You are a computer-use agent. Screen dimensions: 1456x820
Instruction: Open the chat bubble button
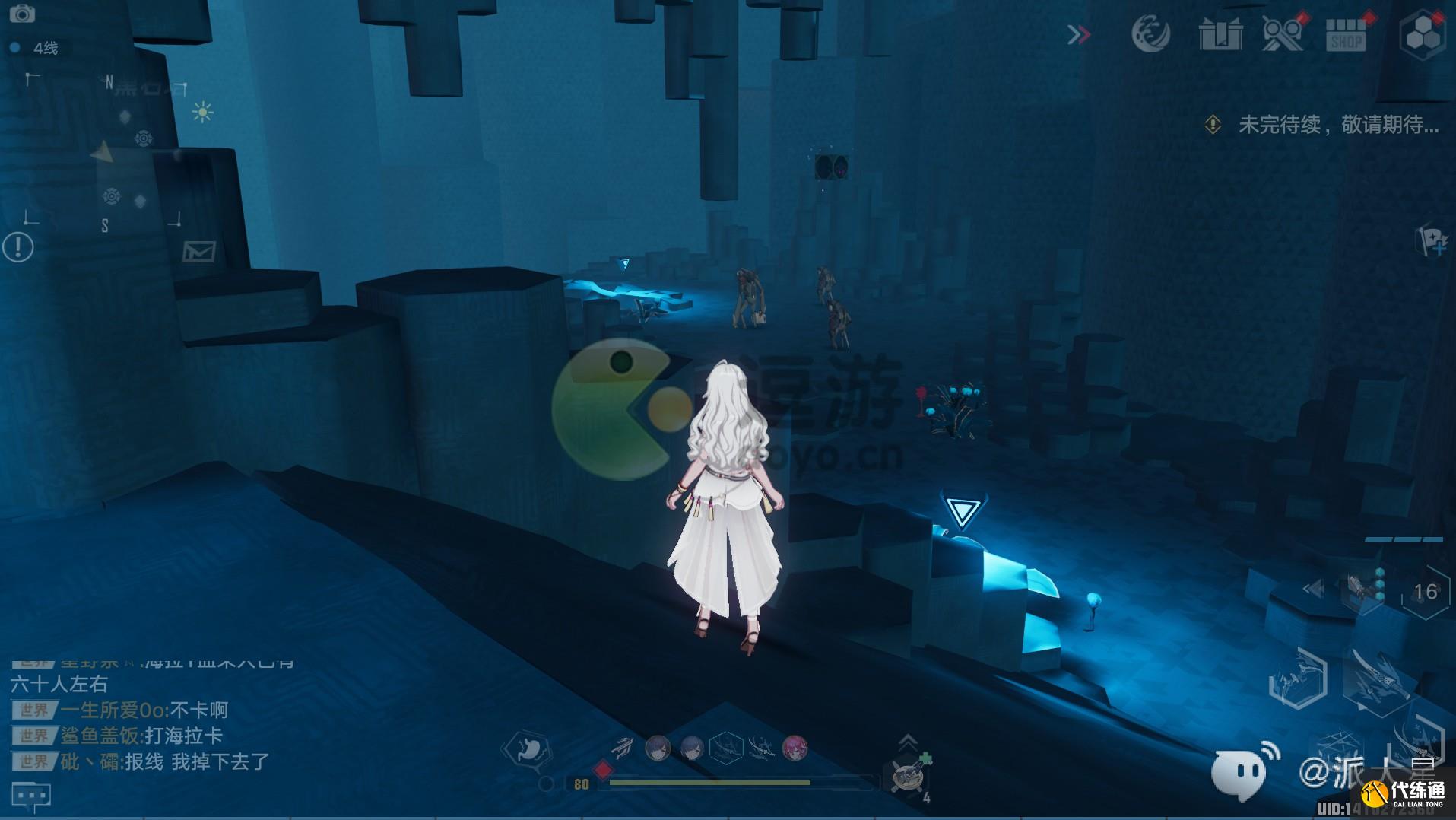coord(31,796)
